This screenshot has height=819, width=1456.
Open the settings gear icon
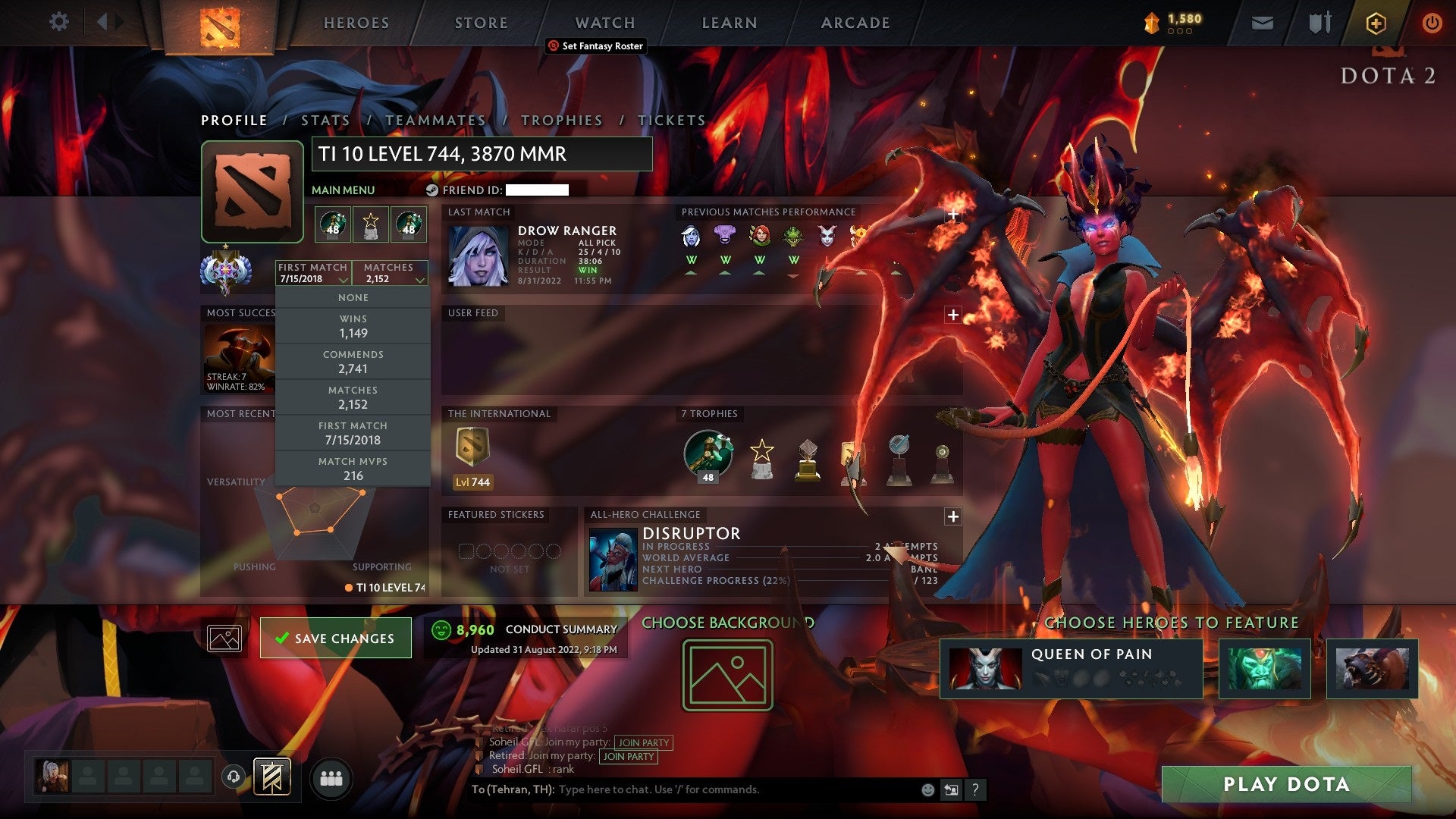58,22
